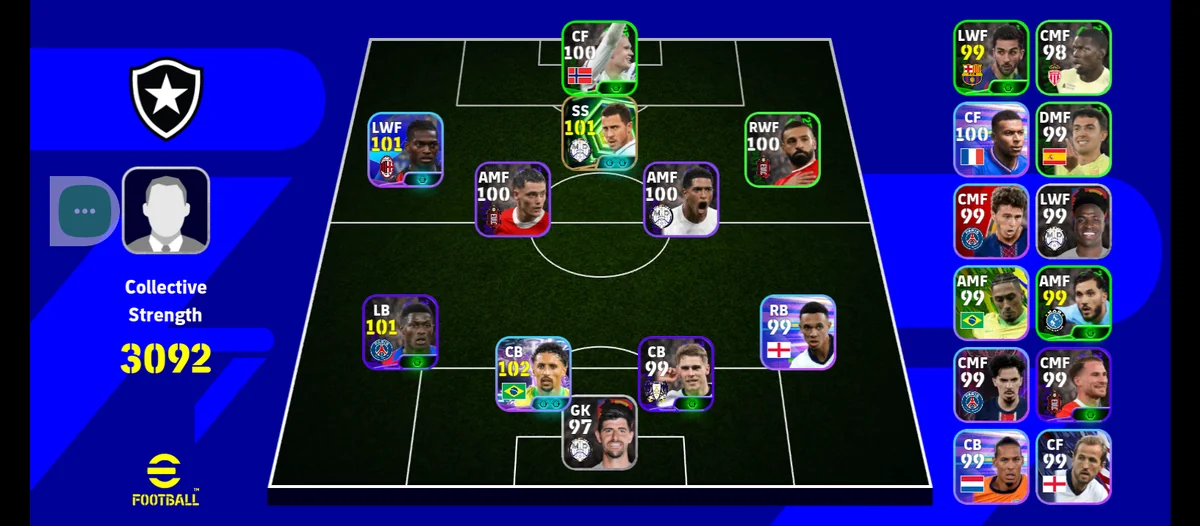Select the CF 100 striker card
This screenshot has width=1200, height=526.
point(599,58)
